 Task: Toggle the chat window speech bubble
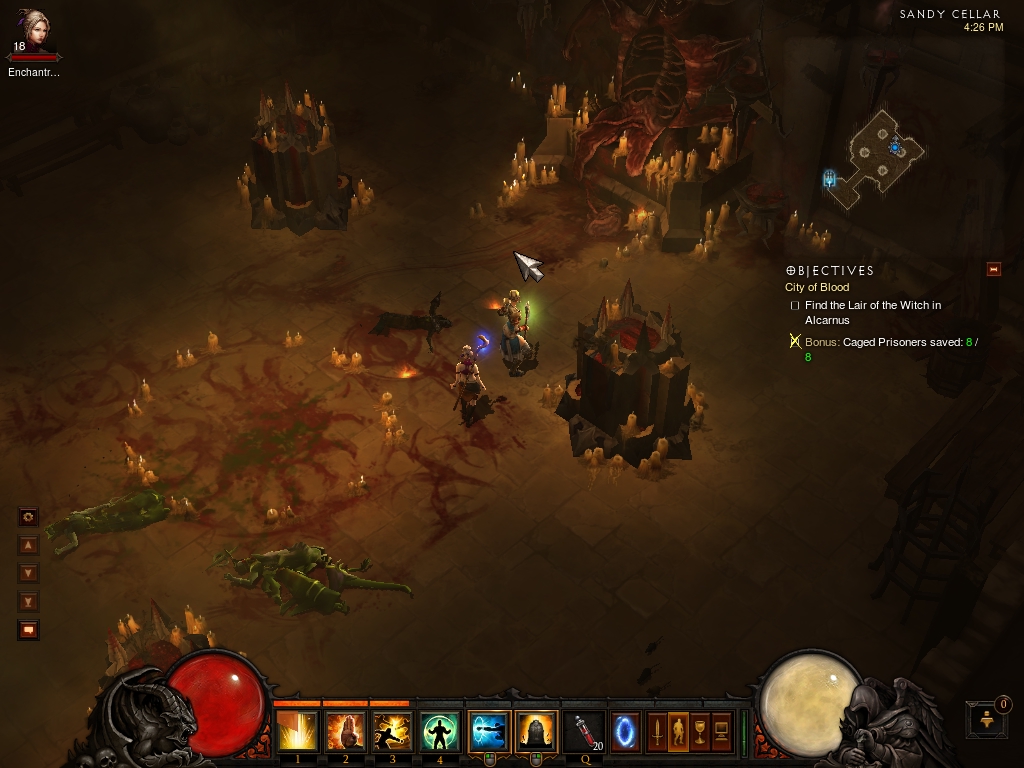[29, 630]
